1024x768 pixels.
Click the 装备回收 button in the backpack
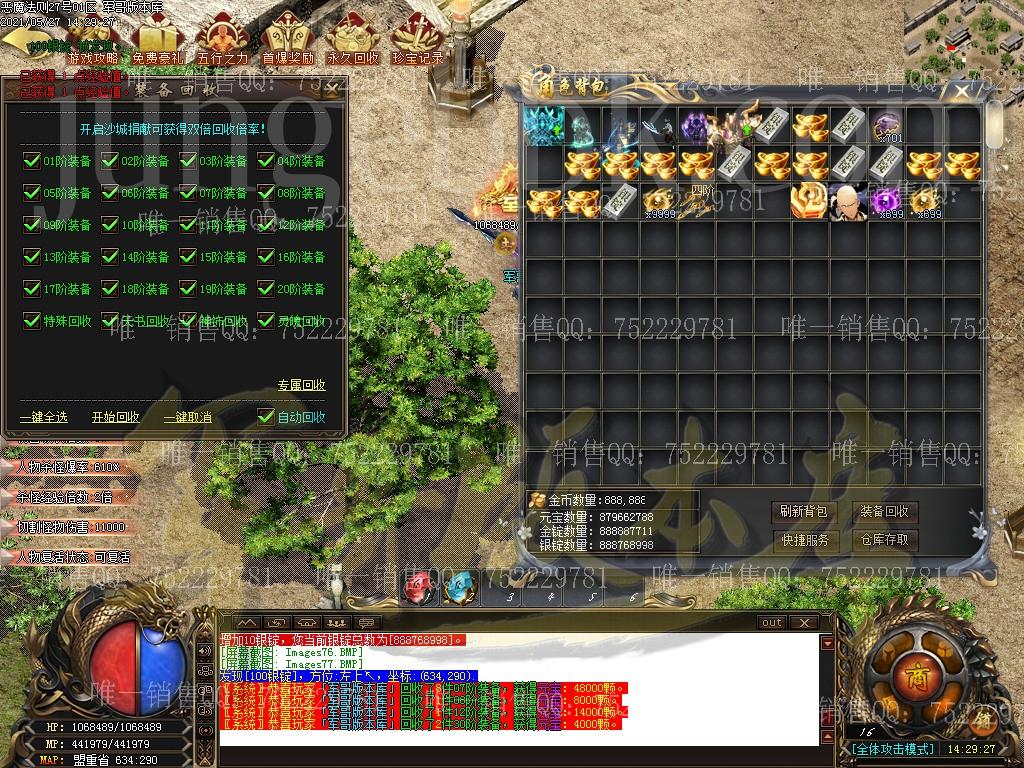[884, 512]
